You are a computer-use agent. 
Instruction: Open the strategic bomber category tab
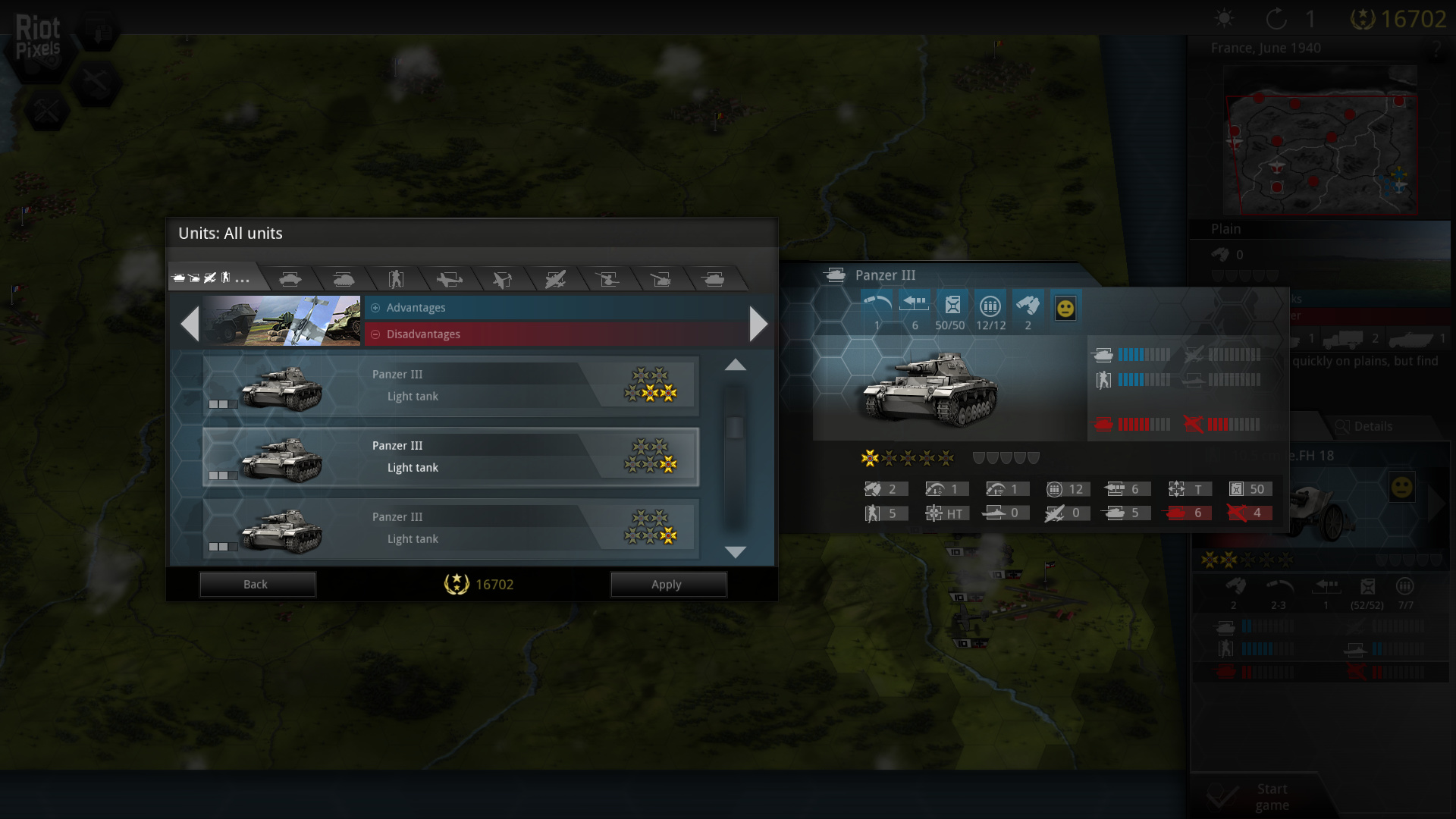(555, 279)
